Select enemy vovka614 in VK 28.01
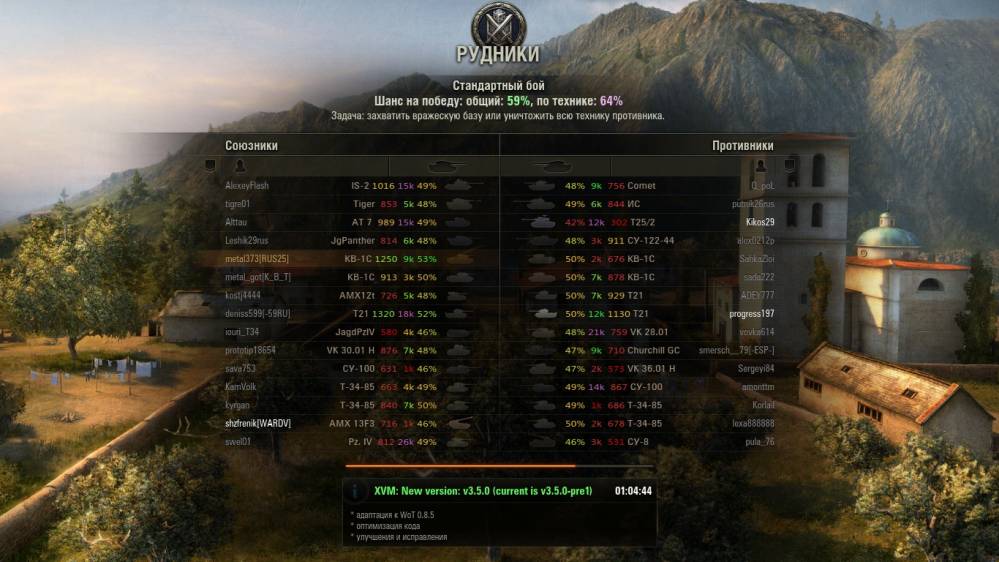Screen dimensions: 999x562 click(x=756, y=332)
